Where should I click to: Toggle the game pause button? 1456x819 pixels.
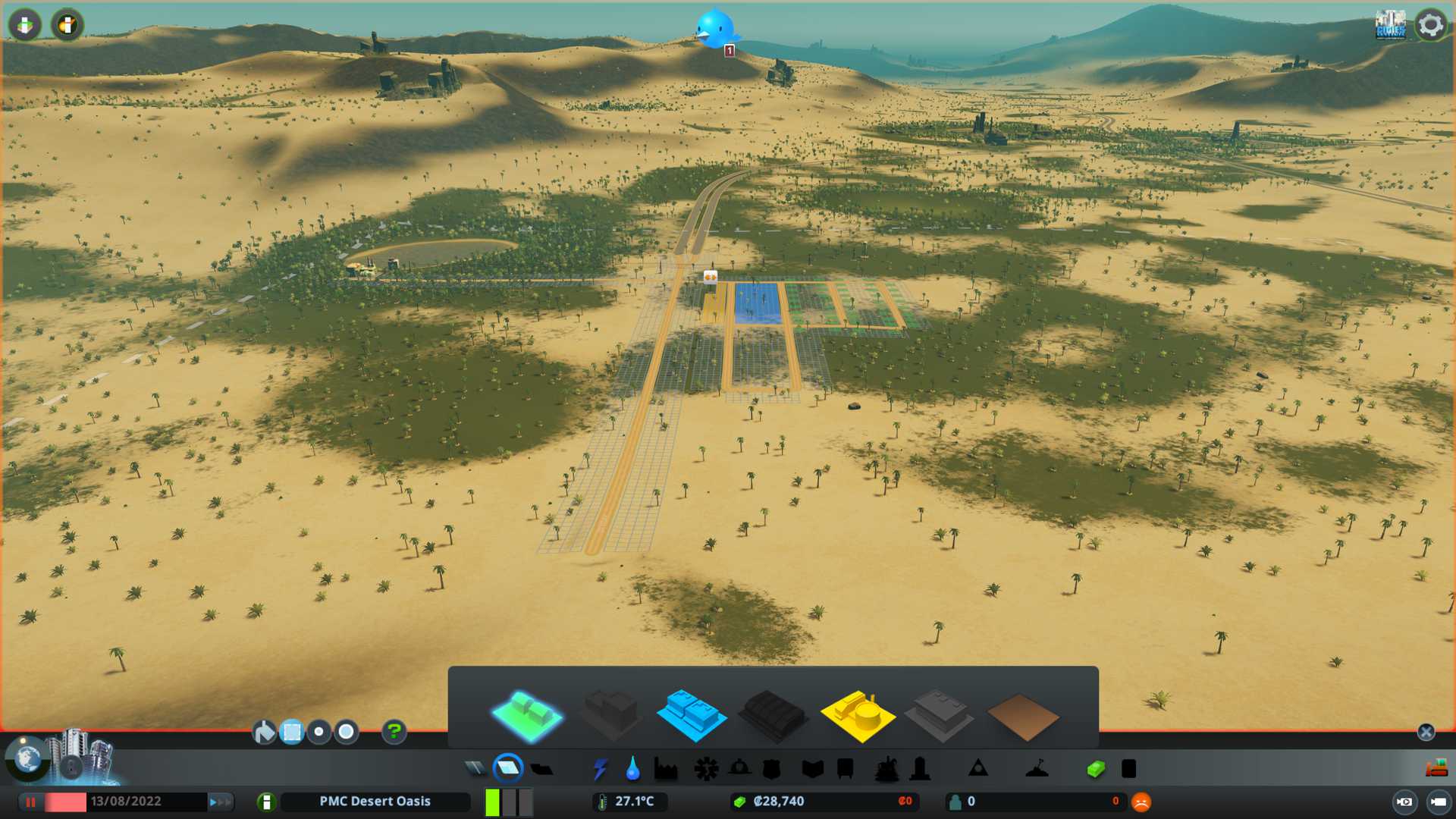pyautogui.click(x=31, y=802)
